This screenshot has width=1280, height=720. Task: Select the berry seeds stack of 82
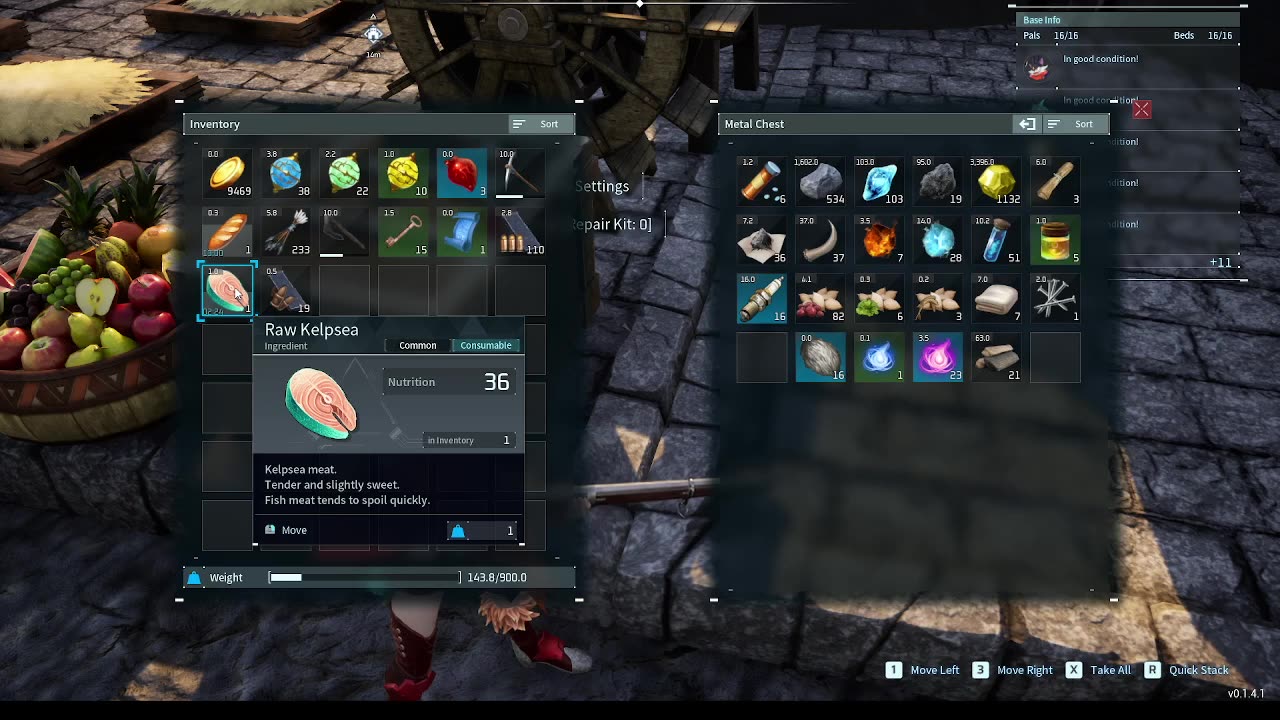(821, 299)
